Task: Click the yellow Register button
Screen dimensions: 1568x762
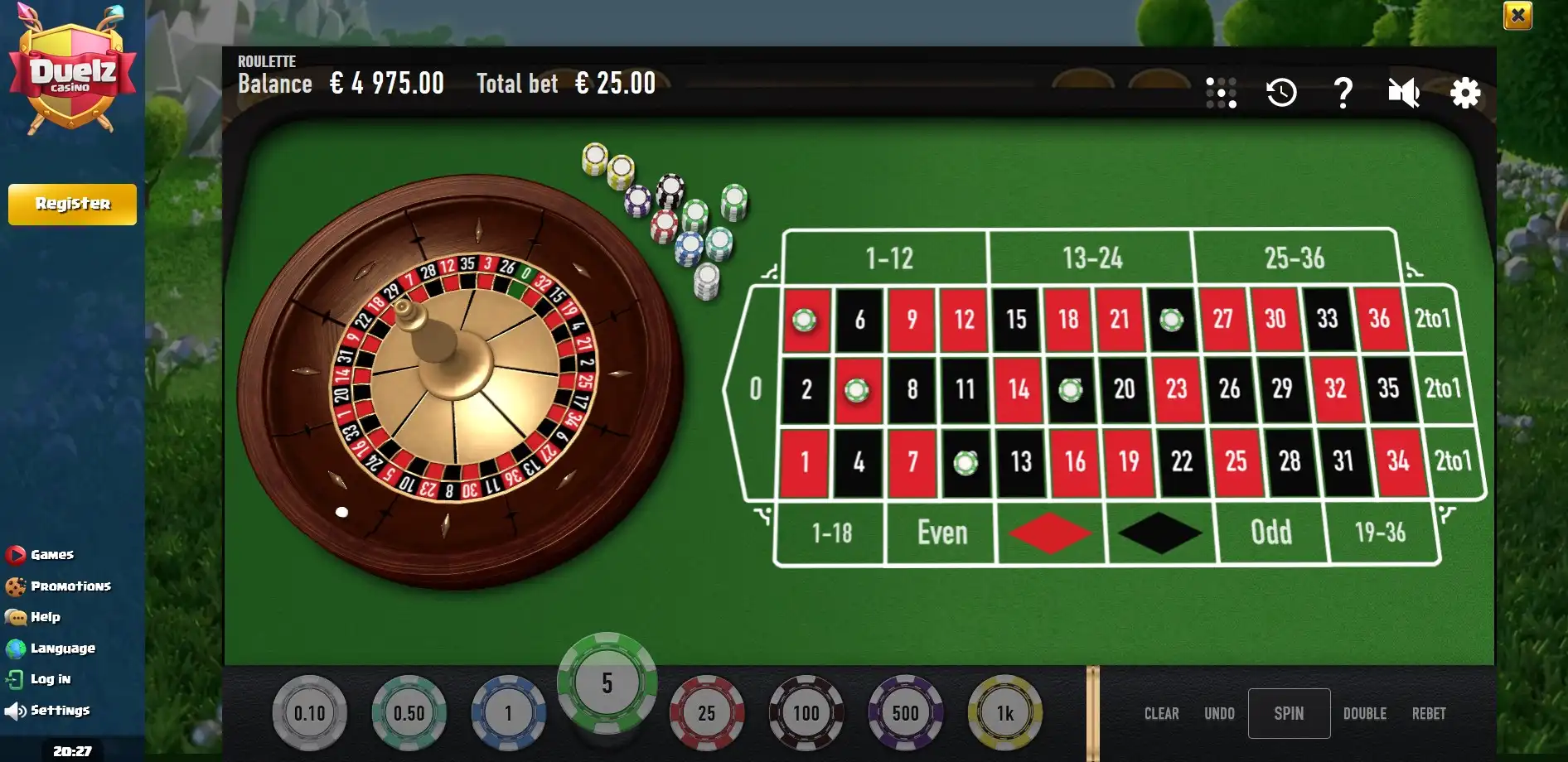Action: (72, 204)
